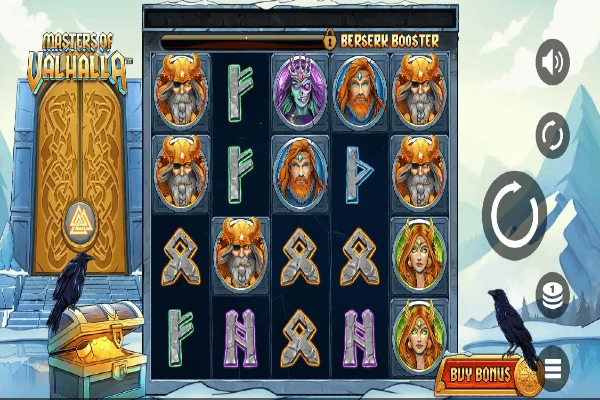600x400 pixels.
Task: Open the hamburger menu
Action: click(x=553, y=367)
